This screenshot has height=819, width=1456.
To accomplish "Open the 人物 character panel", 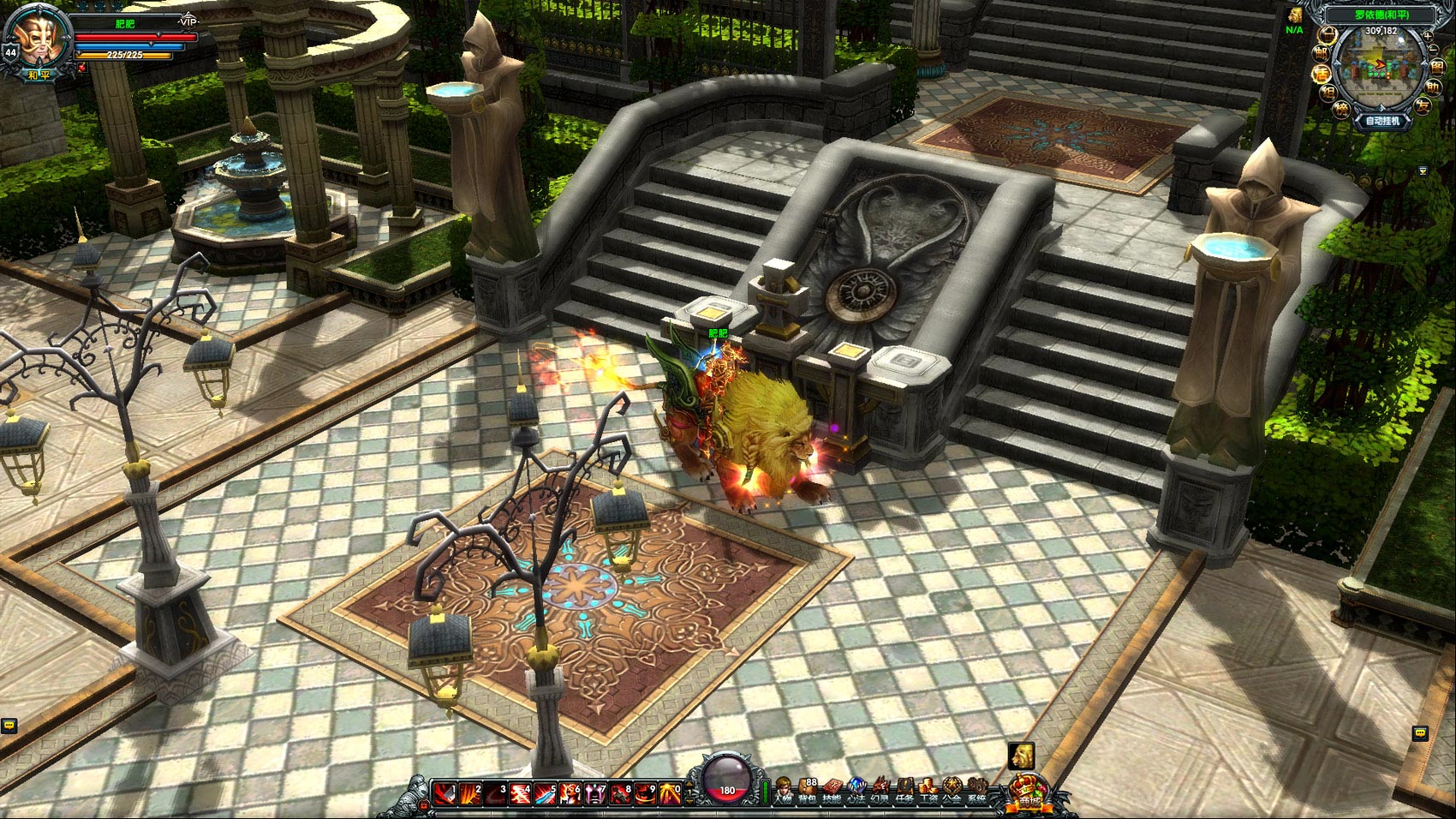I will point(782,793).
